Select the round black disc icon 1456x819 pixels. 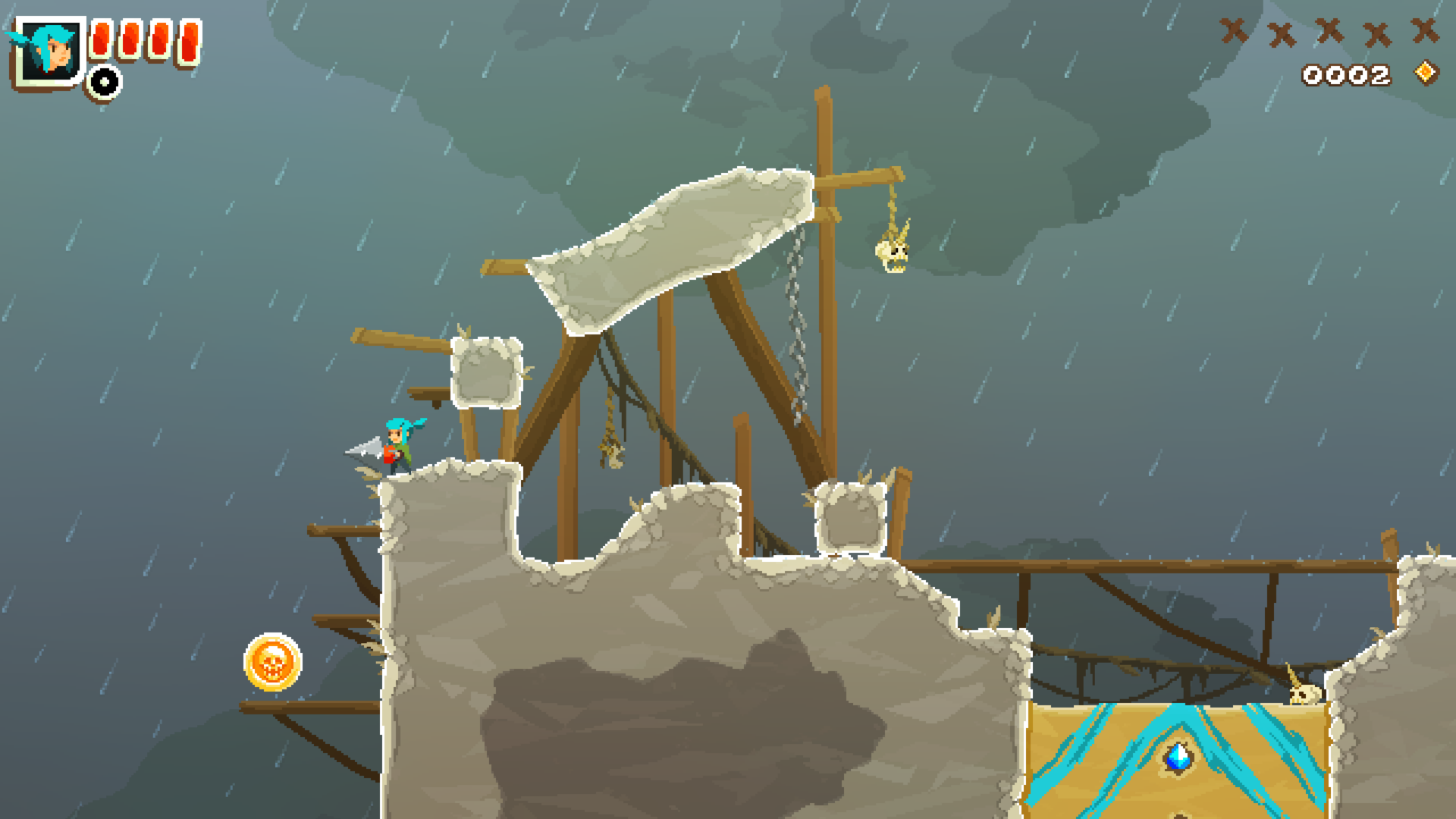(104, 82)
